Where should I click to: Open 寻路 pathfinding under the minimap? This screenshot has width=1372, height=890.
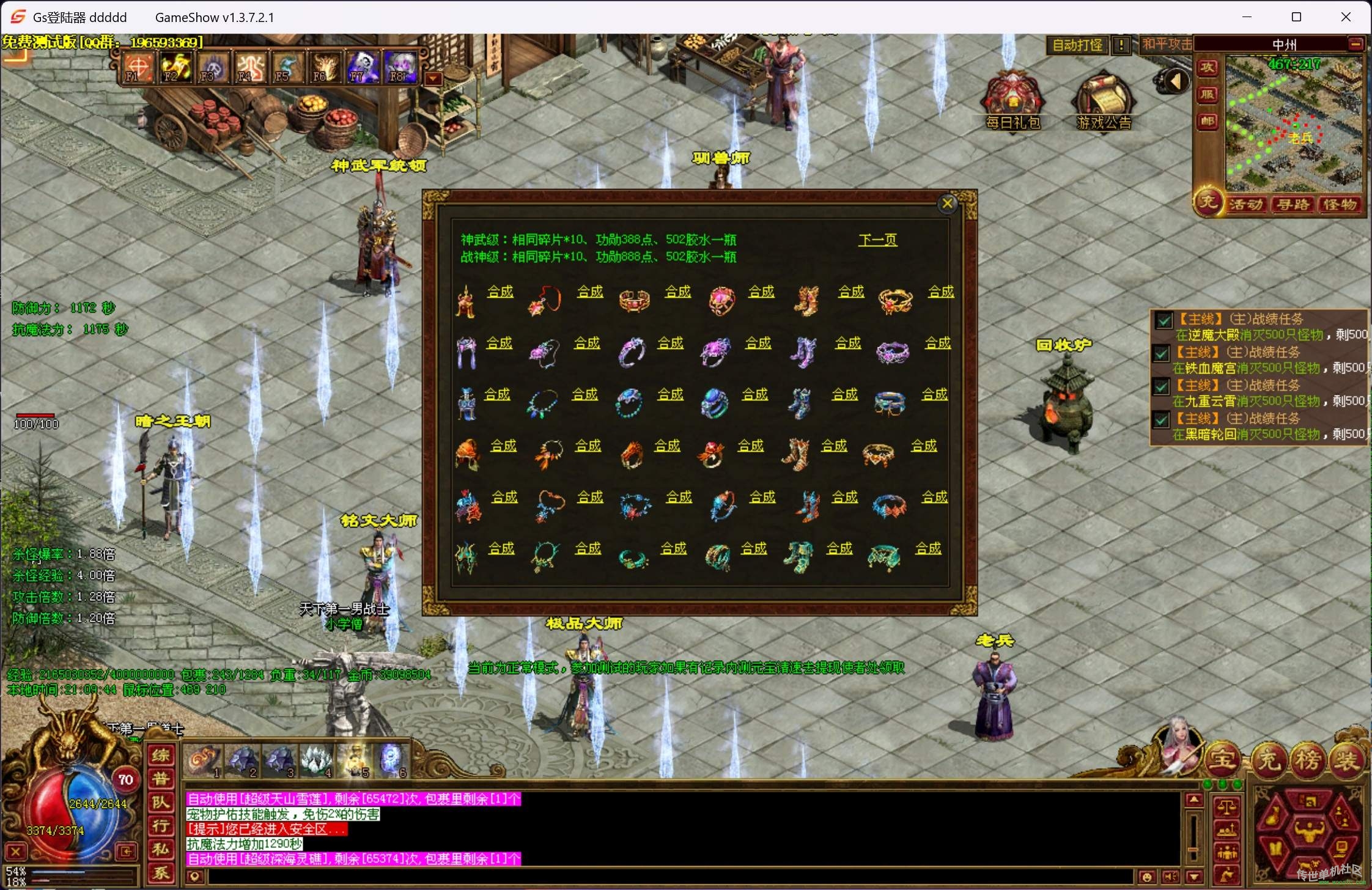point(1293,205)
